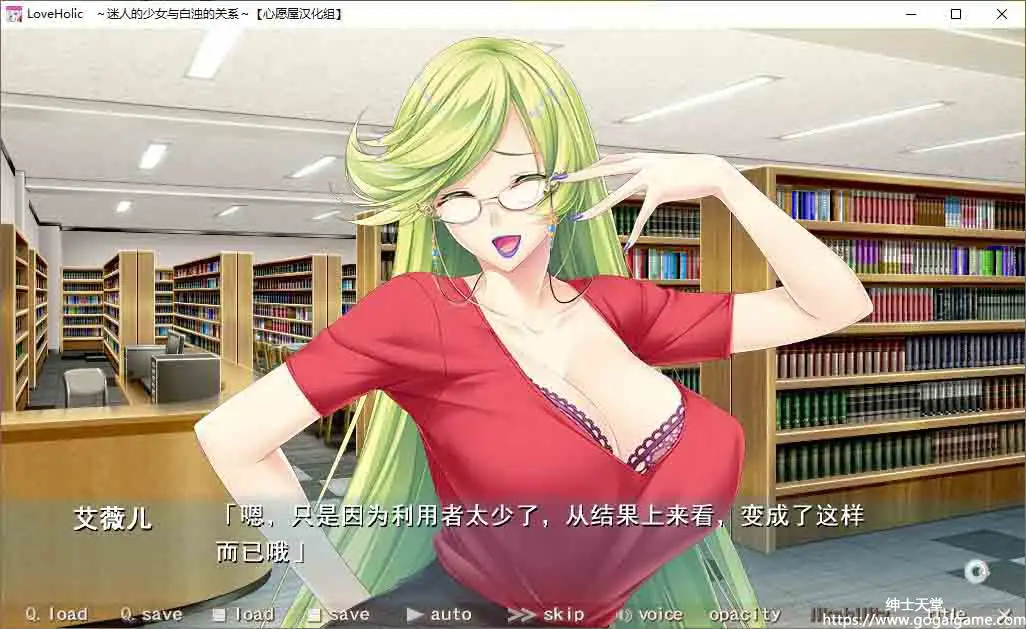Maximize the LoveHolic game window
This screenshot has height=629, width=1026.
click(956, 14)
